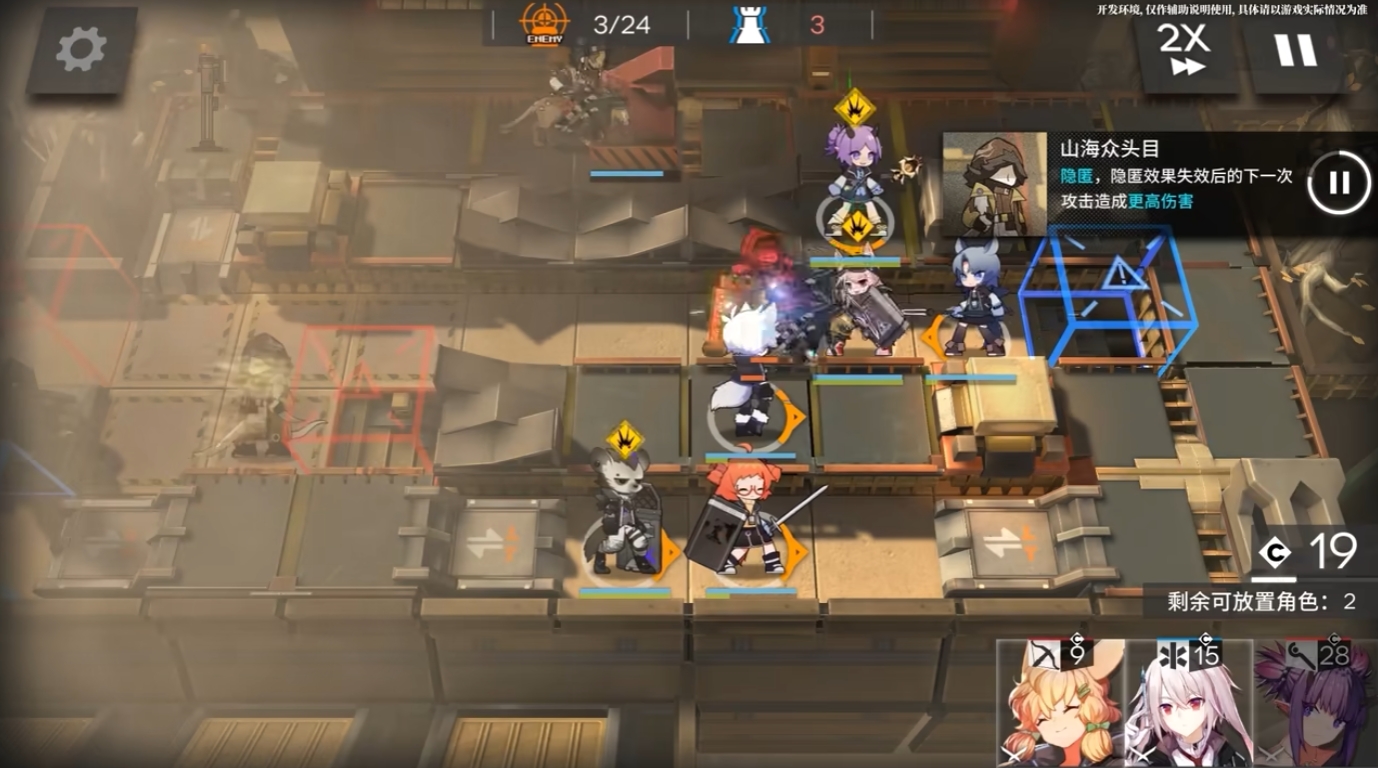Click the 山海众头目 enemy portrait thumbnail
Image resolution: width=1378 pixels, height=768 pixels.
994,184
